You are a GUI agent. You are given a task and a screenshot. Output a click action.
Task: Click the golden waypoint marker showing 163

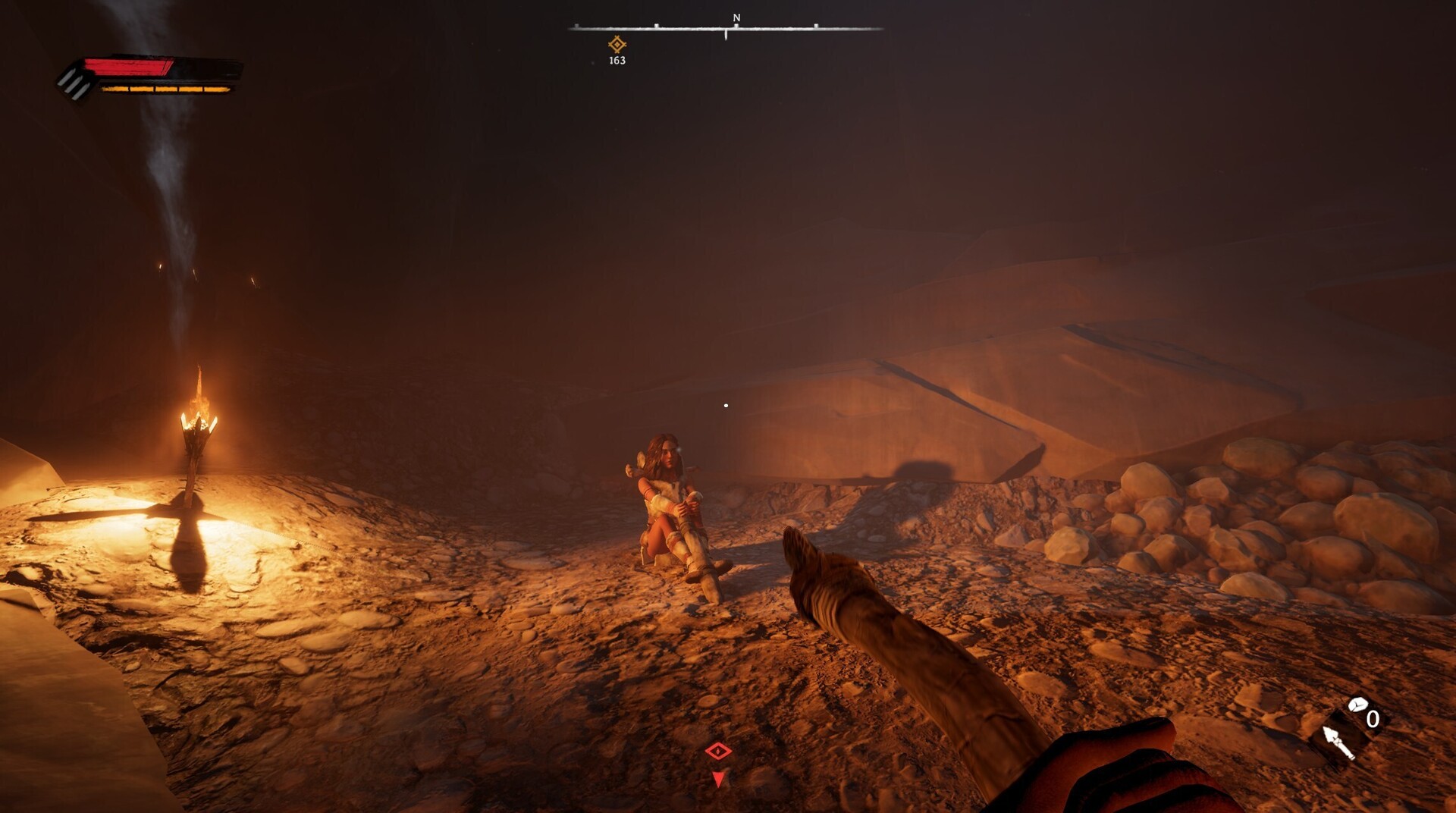pos(616,46)
